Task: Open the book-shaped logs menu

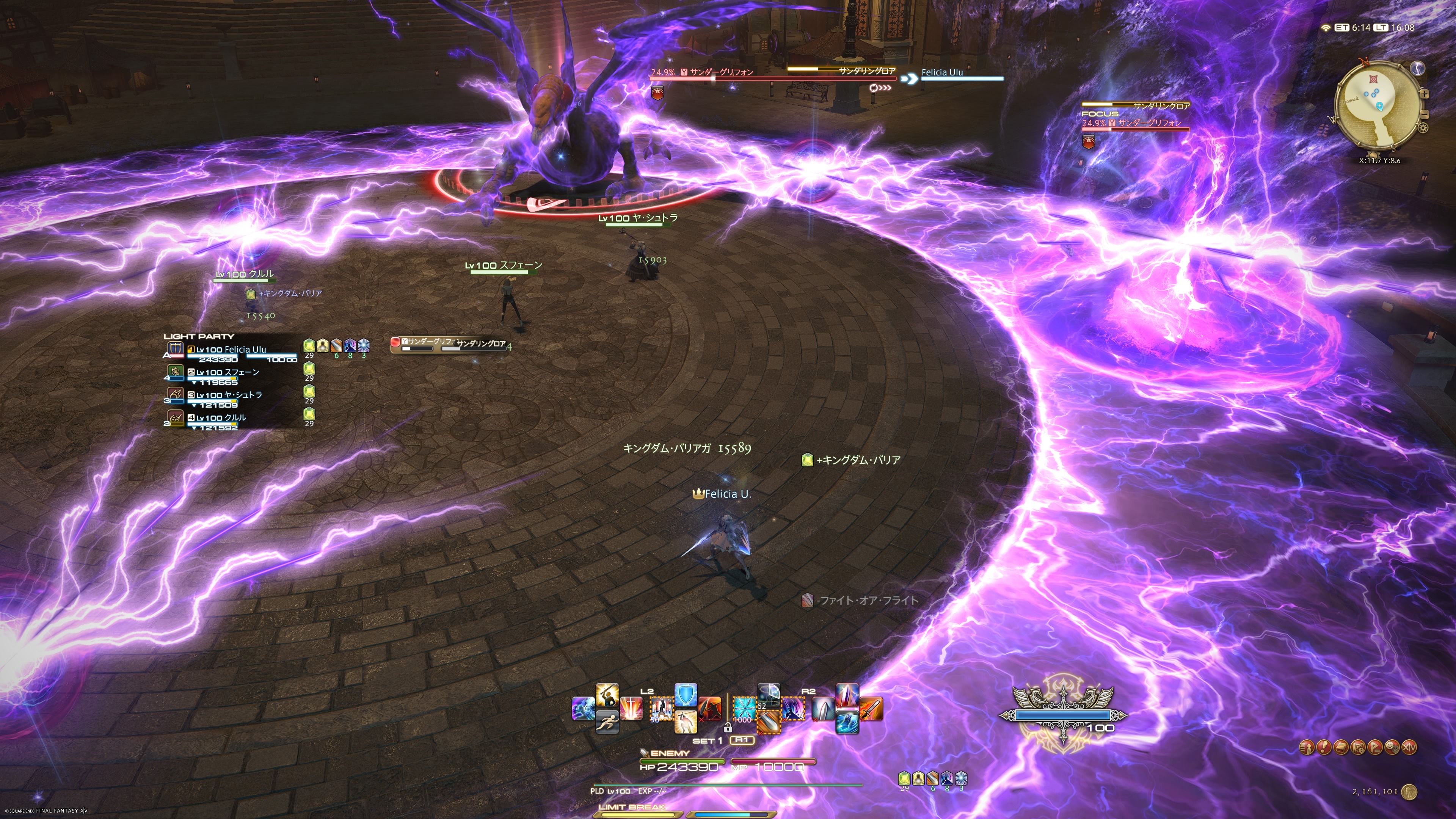Action: 1341,747
